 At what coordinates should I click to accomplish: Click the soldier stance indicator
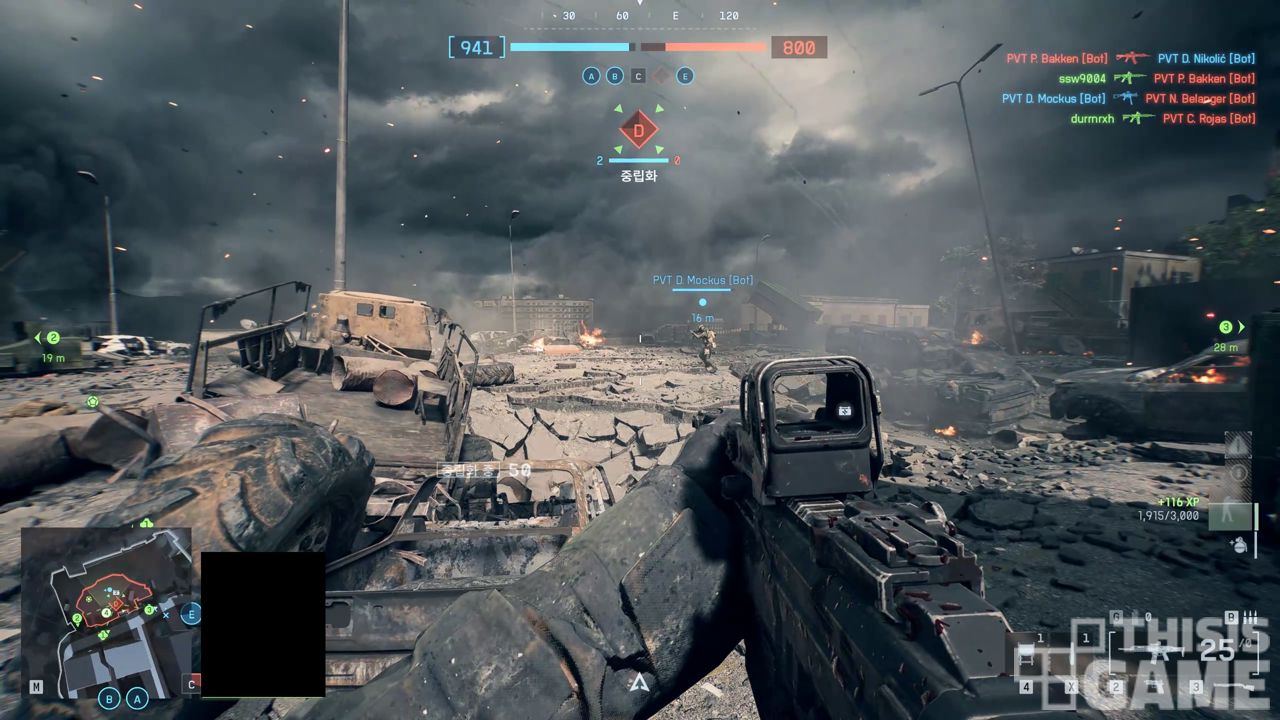tap(1228, 514)
